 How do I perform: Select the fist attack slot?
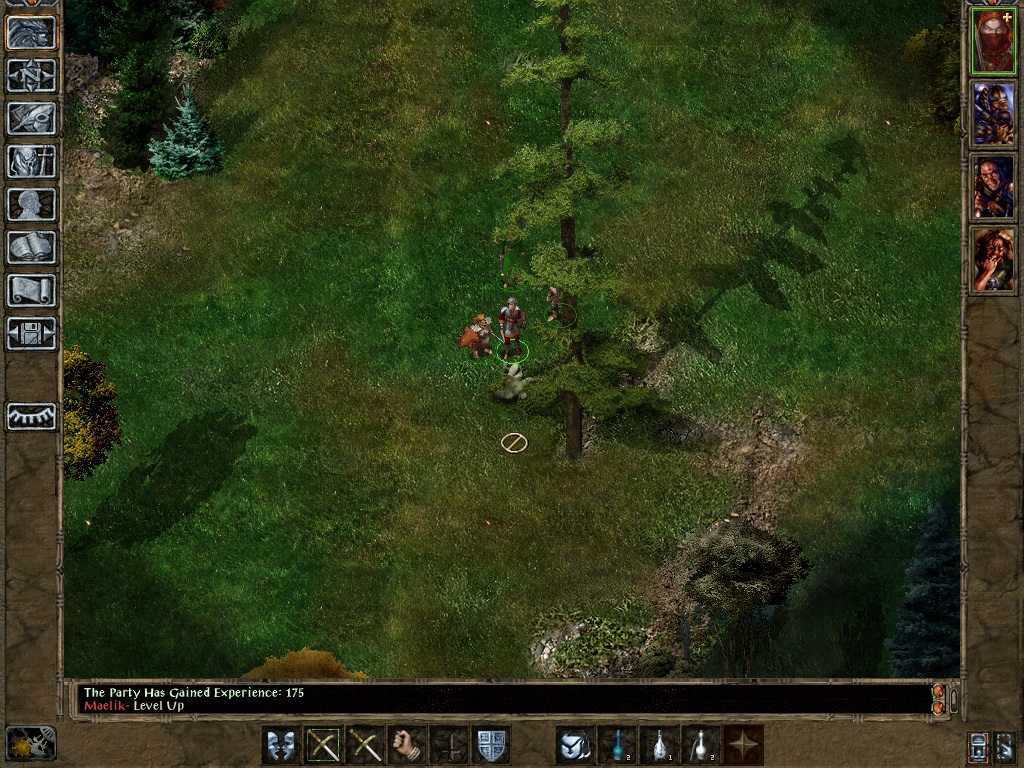click(406, 745)
